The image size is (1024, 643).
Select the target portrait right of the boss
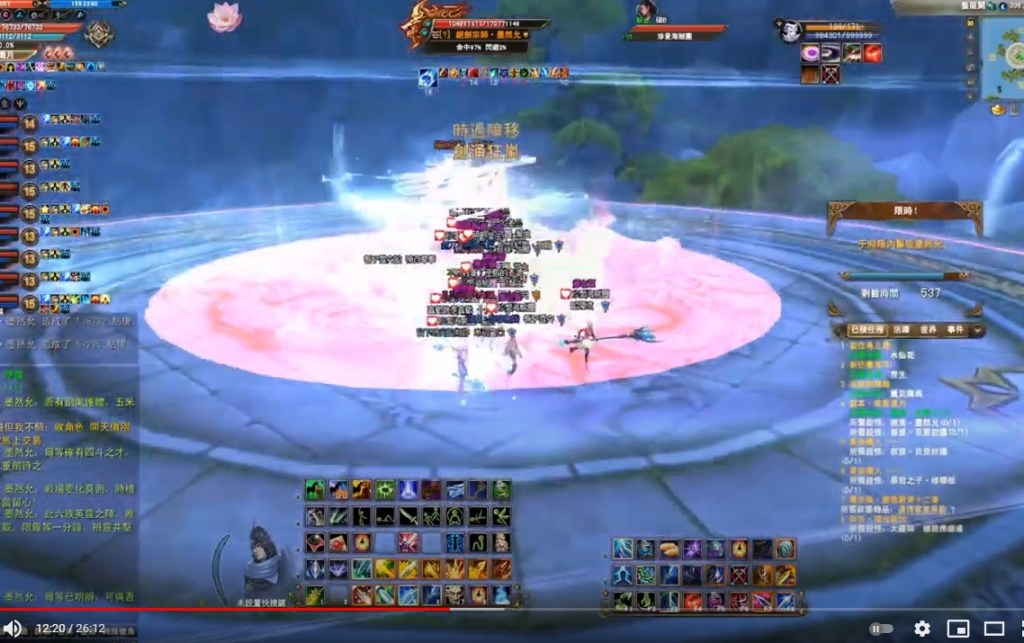point(645,13)
